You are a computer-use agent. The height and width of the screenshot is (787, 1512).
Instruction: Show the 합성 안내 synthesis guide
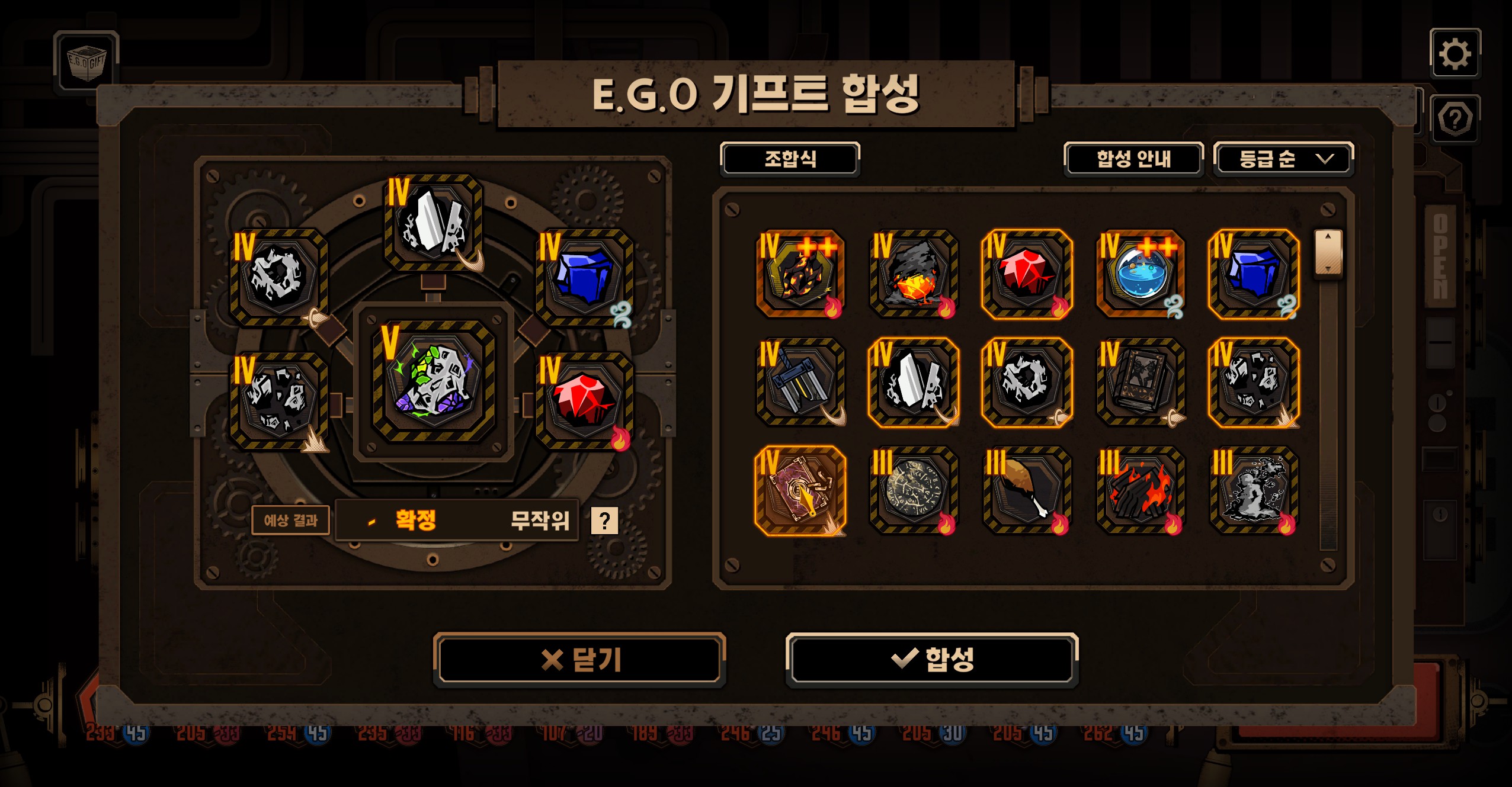point(1133,159)
